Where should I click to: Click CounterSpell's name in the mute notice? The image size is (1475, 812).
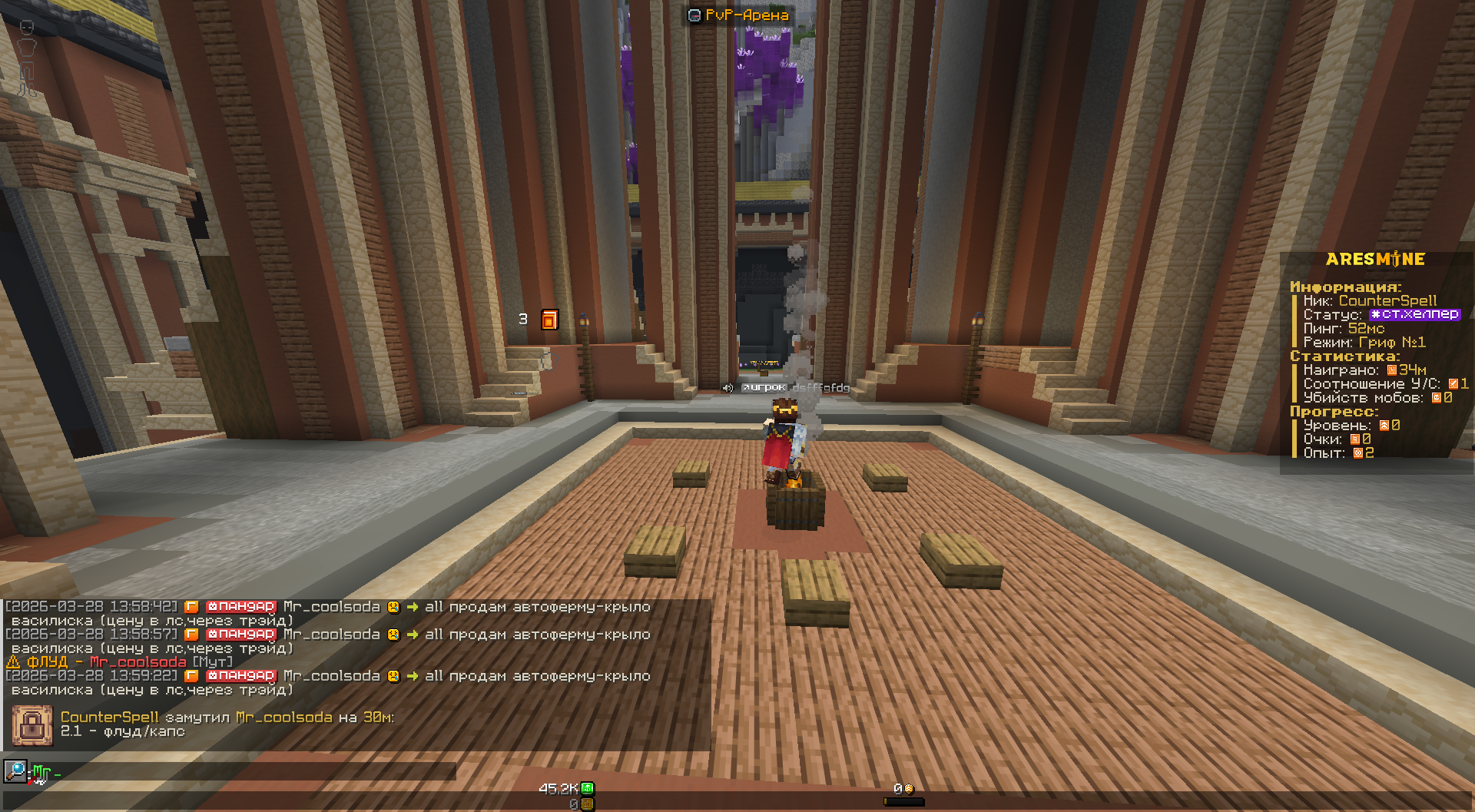tap(109, 718)
